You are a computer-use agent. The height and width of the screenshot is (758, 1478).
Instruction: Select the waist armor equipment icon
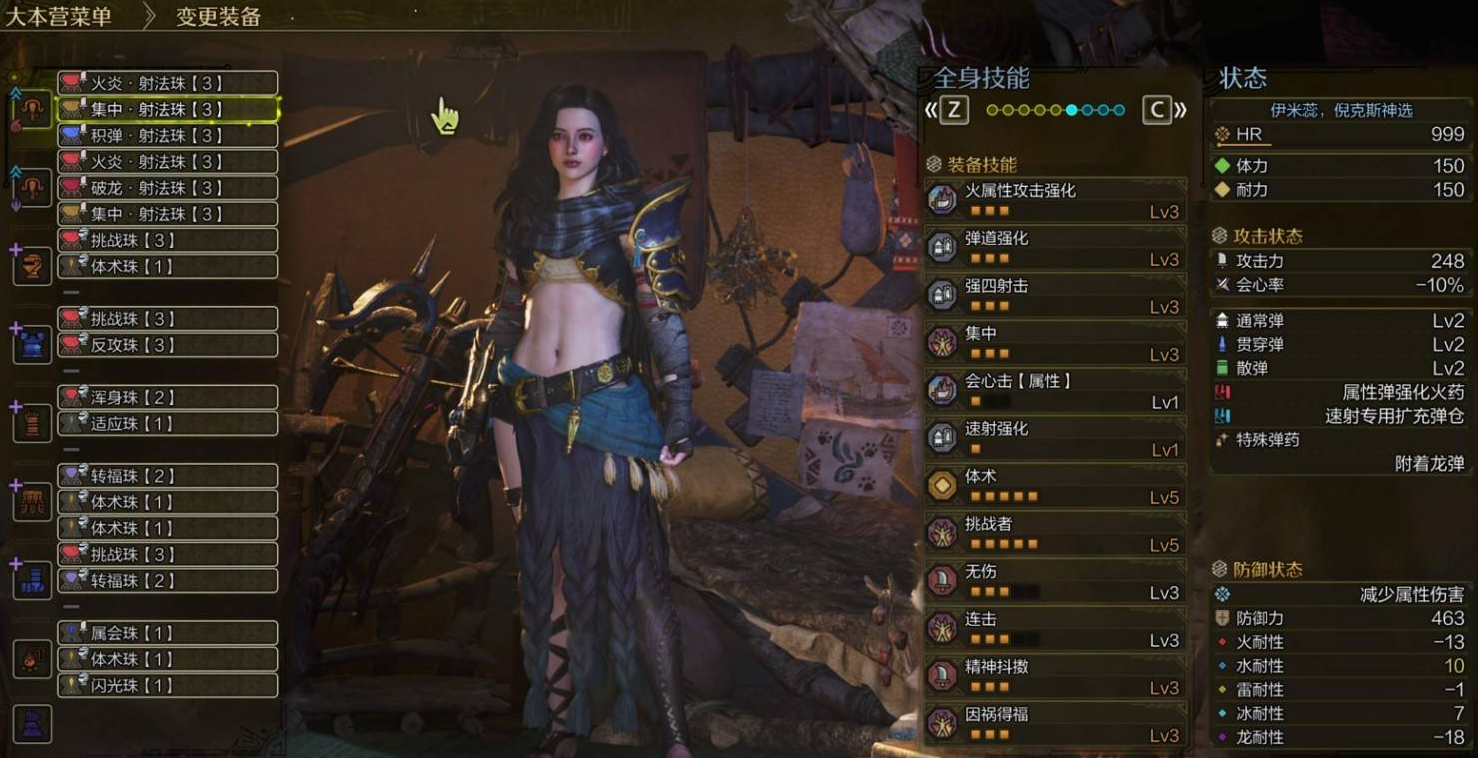pyautogui.click(x=32, y=502)
